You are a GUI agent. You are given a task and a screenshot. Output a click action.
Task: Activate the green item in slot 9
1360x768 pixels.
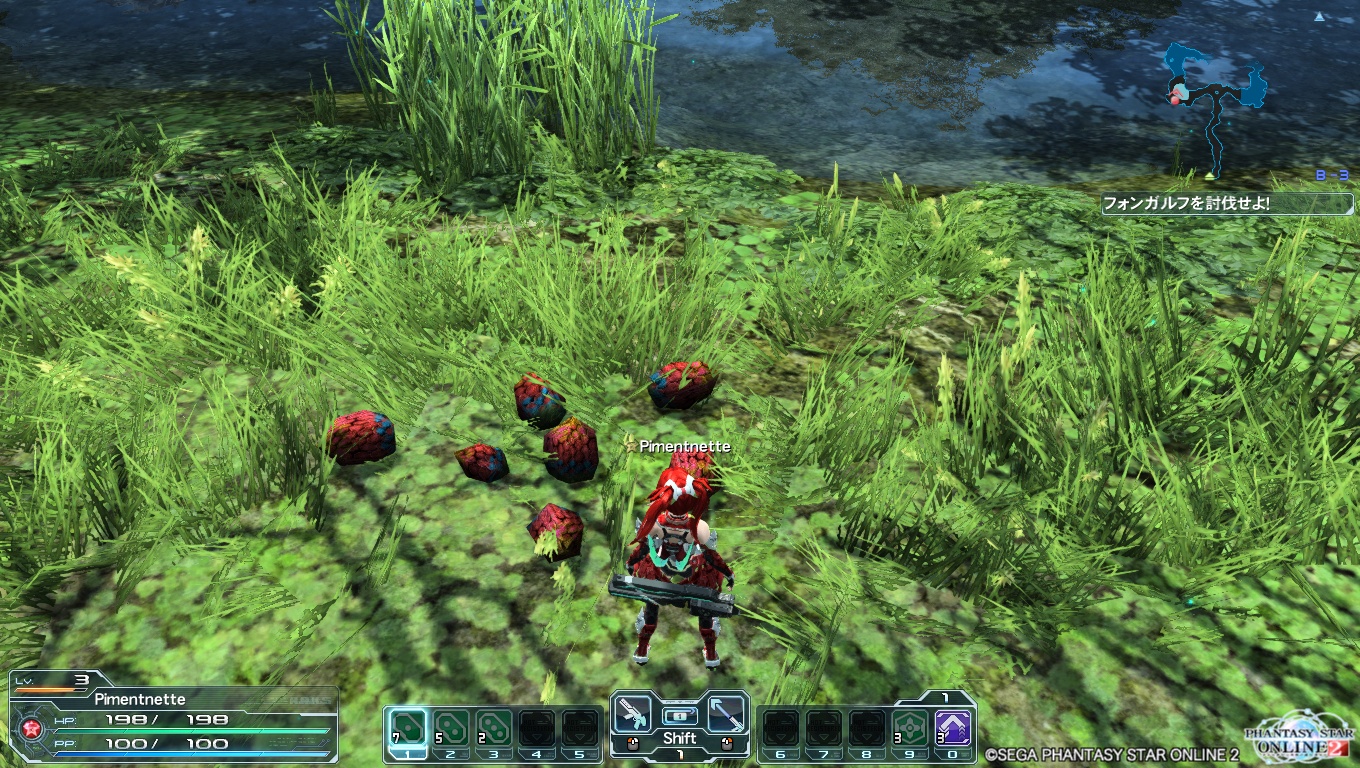[909, 727]
